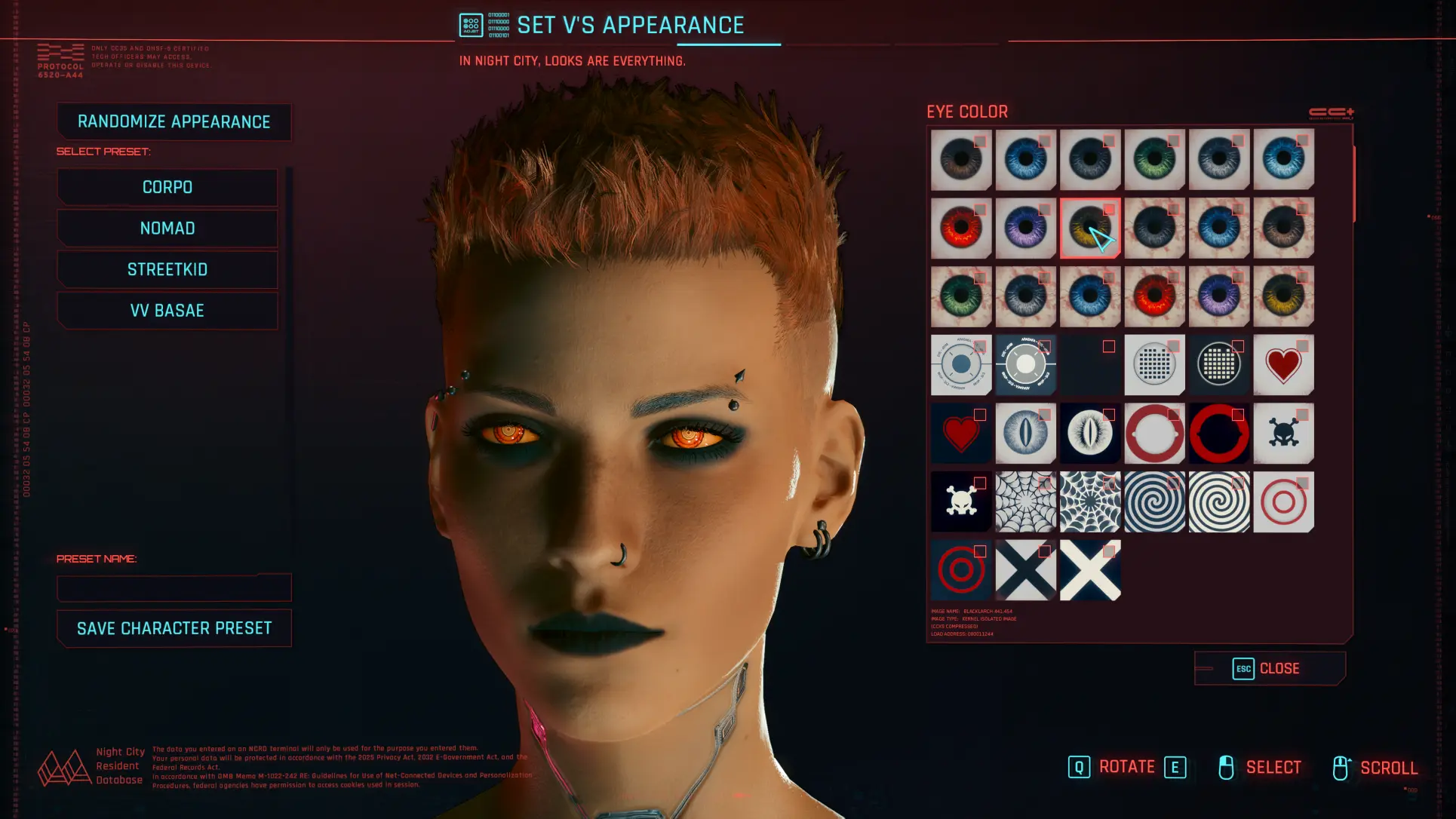1456x819 pixels.
Task: Save Character Preset
Action: [x=174, y=628]
